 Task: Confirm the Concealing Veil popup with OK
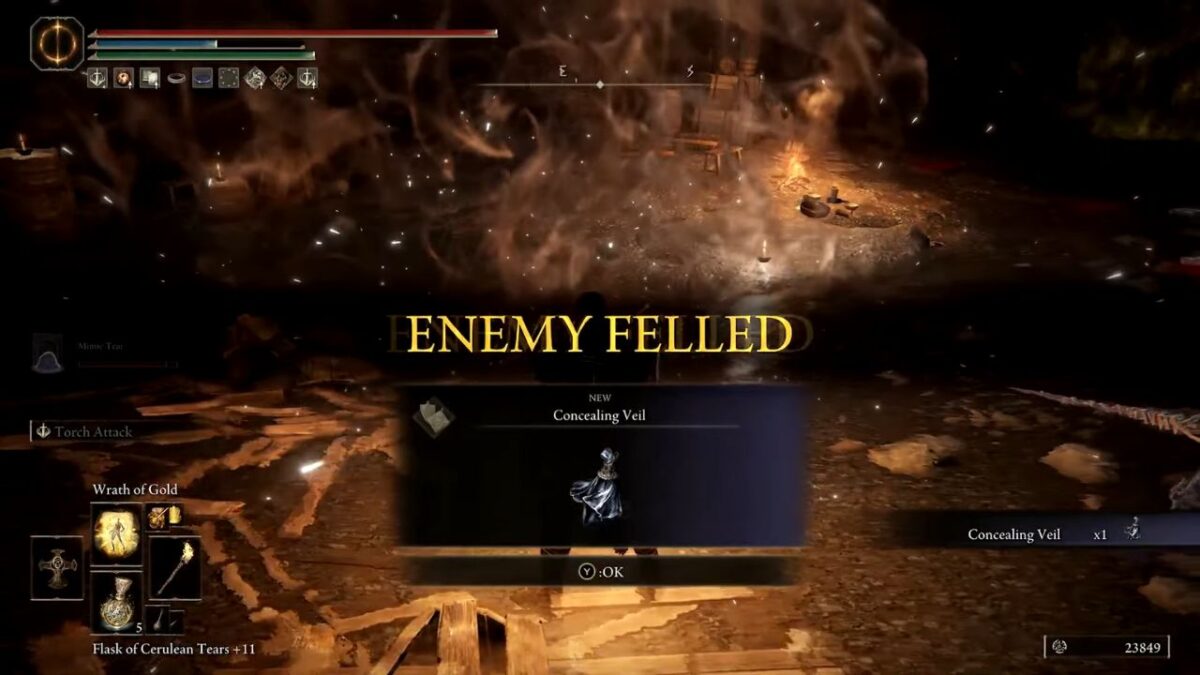click(x=601, y=572)
